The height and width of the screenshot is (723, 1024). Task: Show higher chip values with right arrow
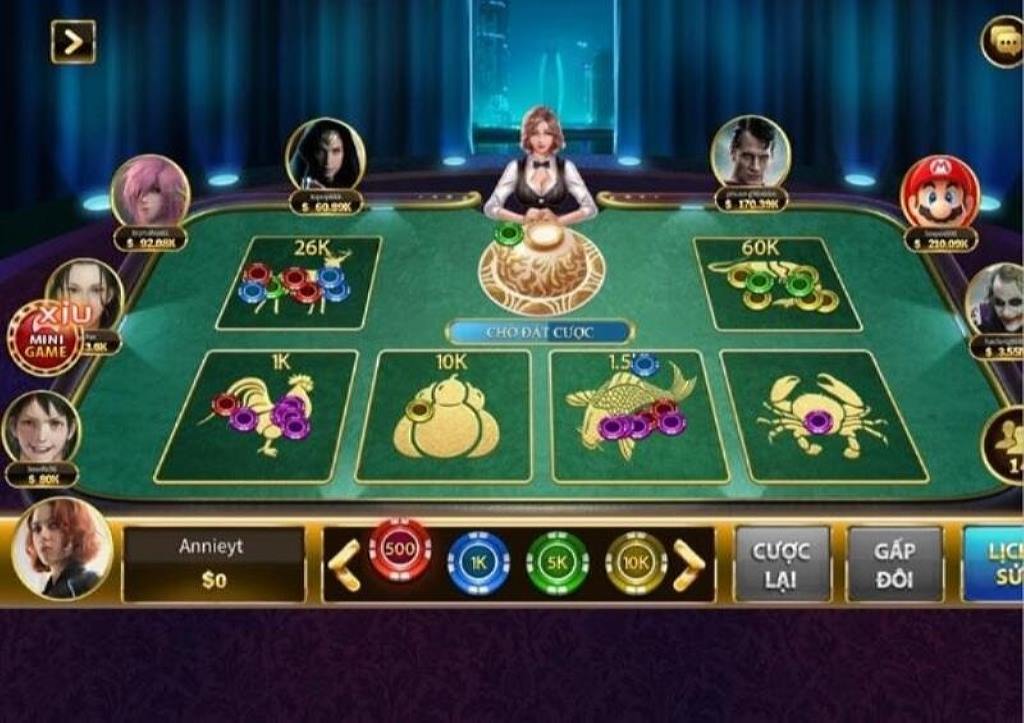pyautogui.click(x=689, y=565)
